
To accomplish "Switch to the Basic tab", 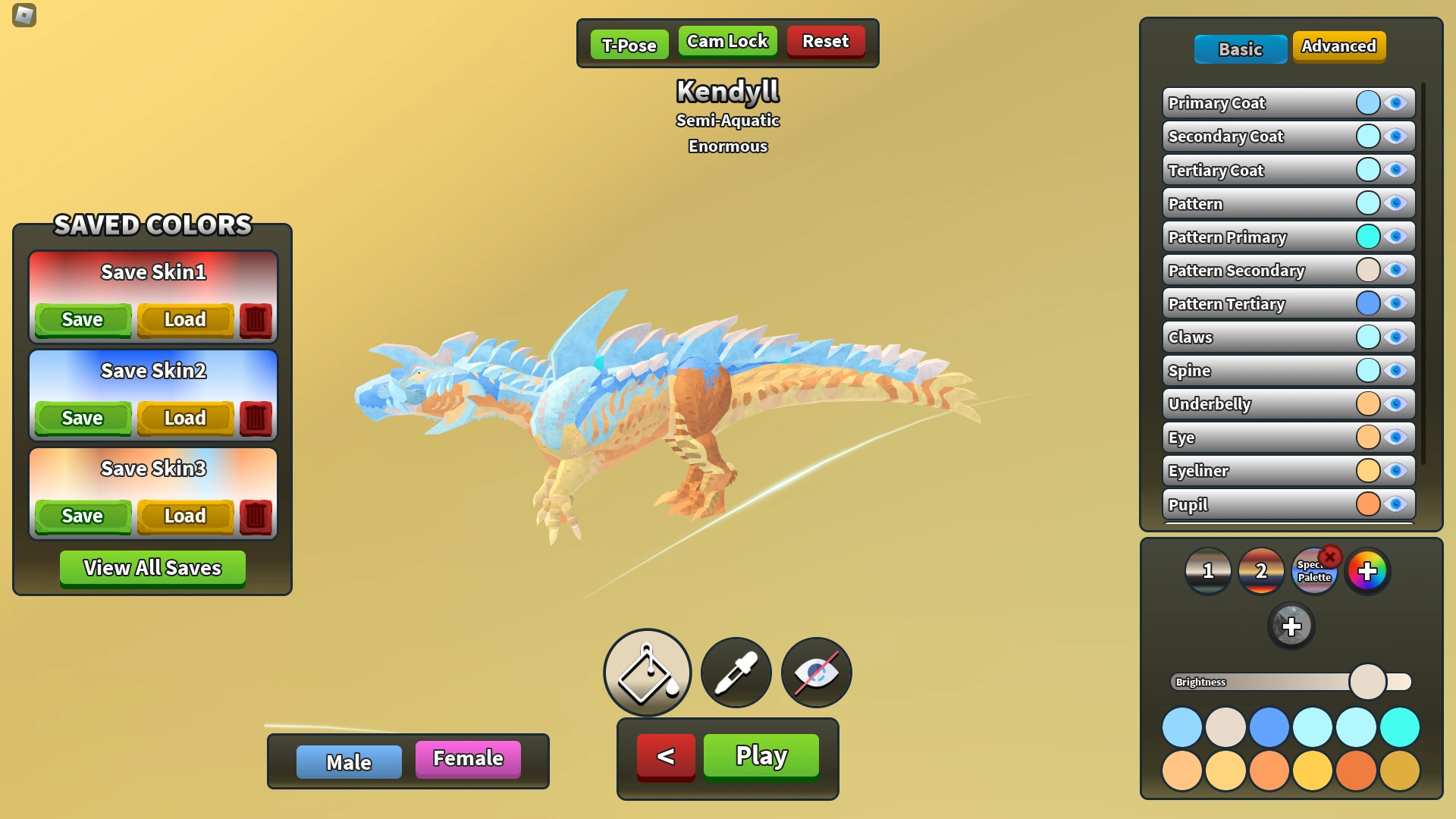I will 1240,49.
